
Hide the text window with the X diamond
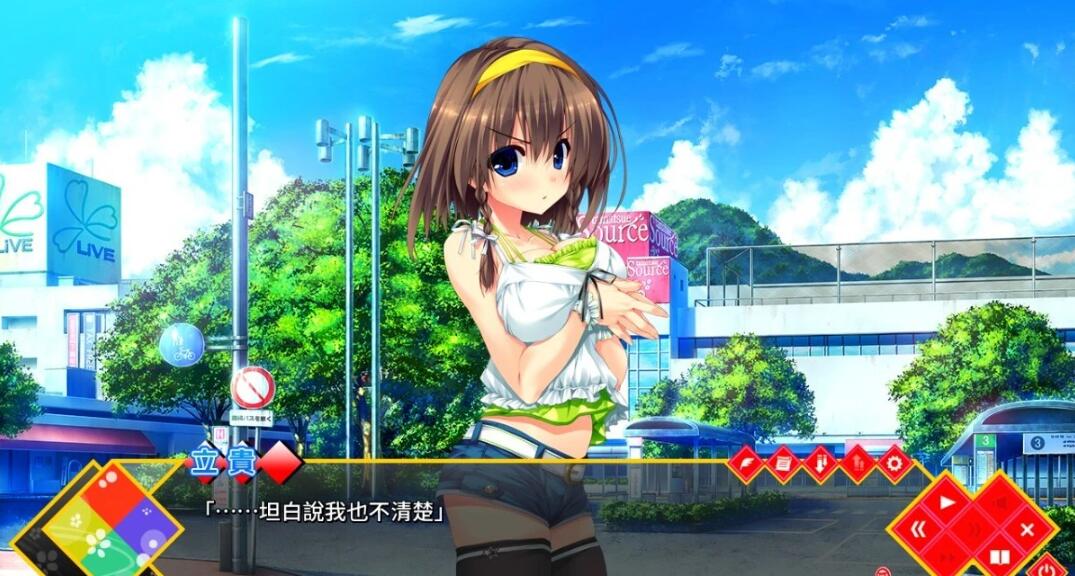pos(1027,529)
